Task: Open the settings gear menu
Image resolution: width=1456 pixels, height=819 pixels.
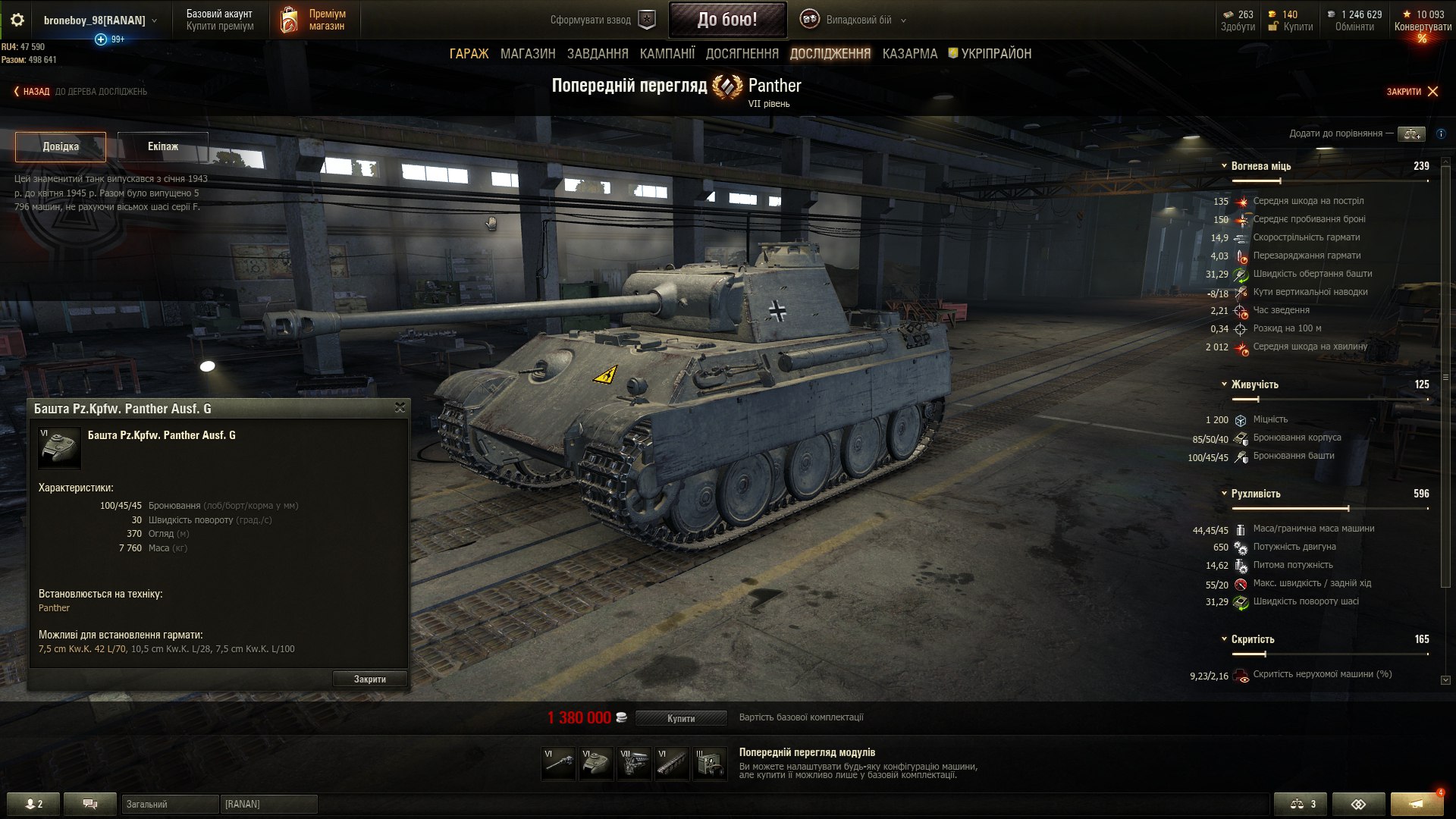Action: 17,20
